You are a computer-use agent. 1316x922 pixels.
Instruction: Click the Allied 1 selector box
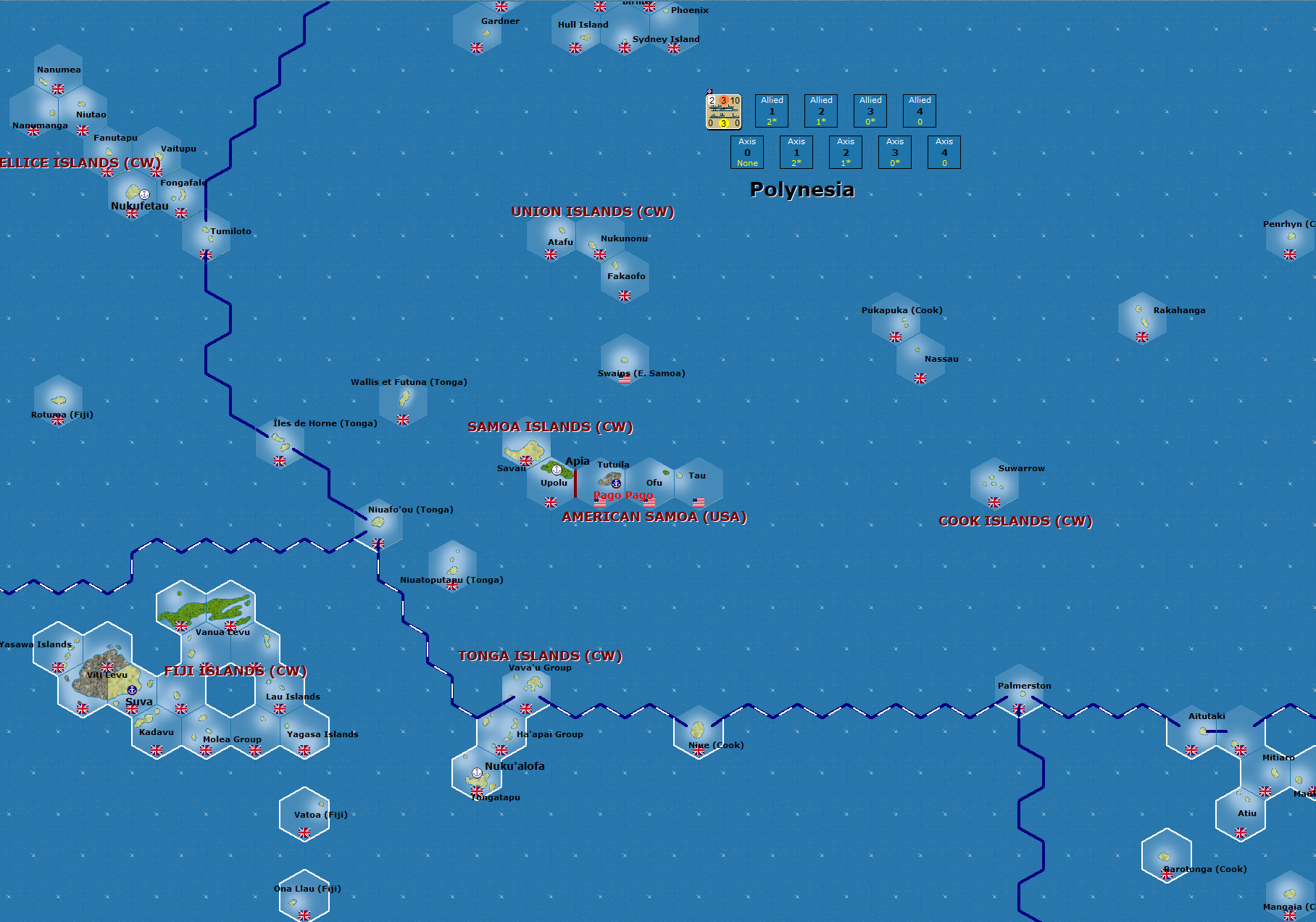tap(772, 110)
